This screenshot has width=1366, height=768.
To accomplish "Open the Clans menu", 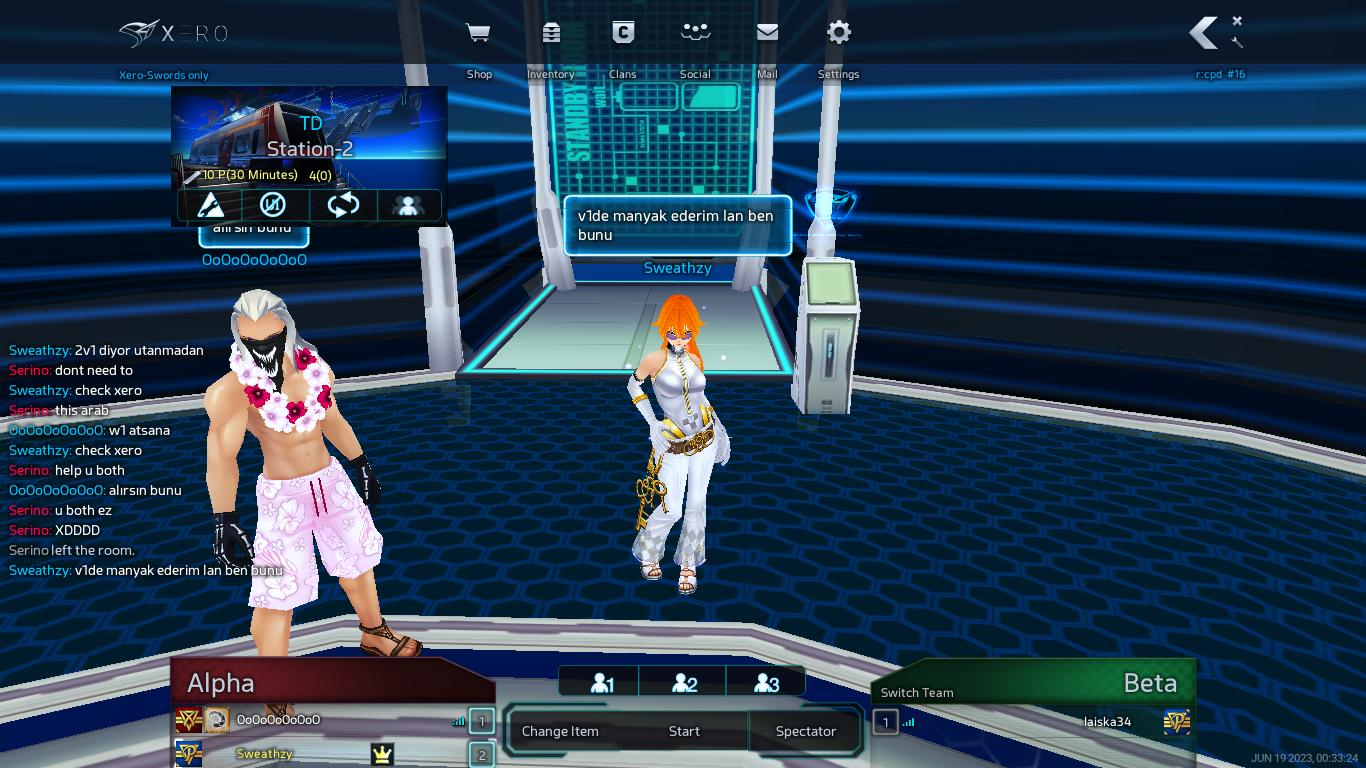I will coord(623,33).
